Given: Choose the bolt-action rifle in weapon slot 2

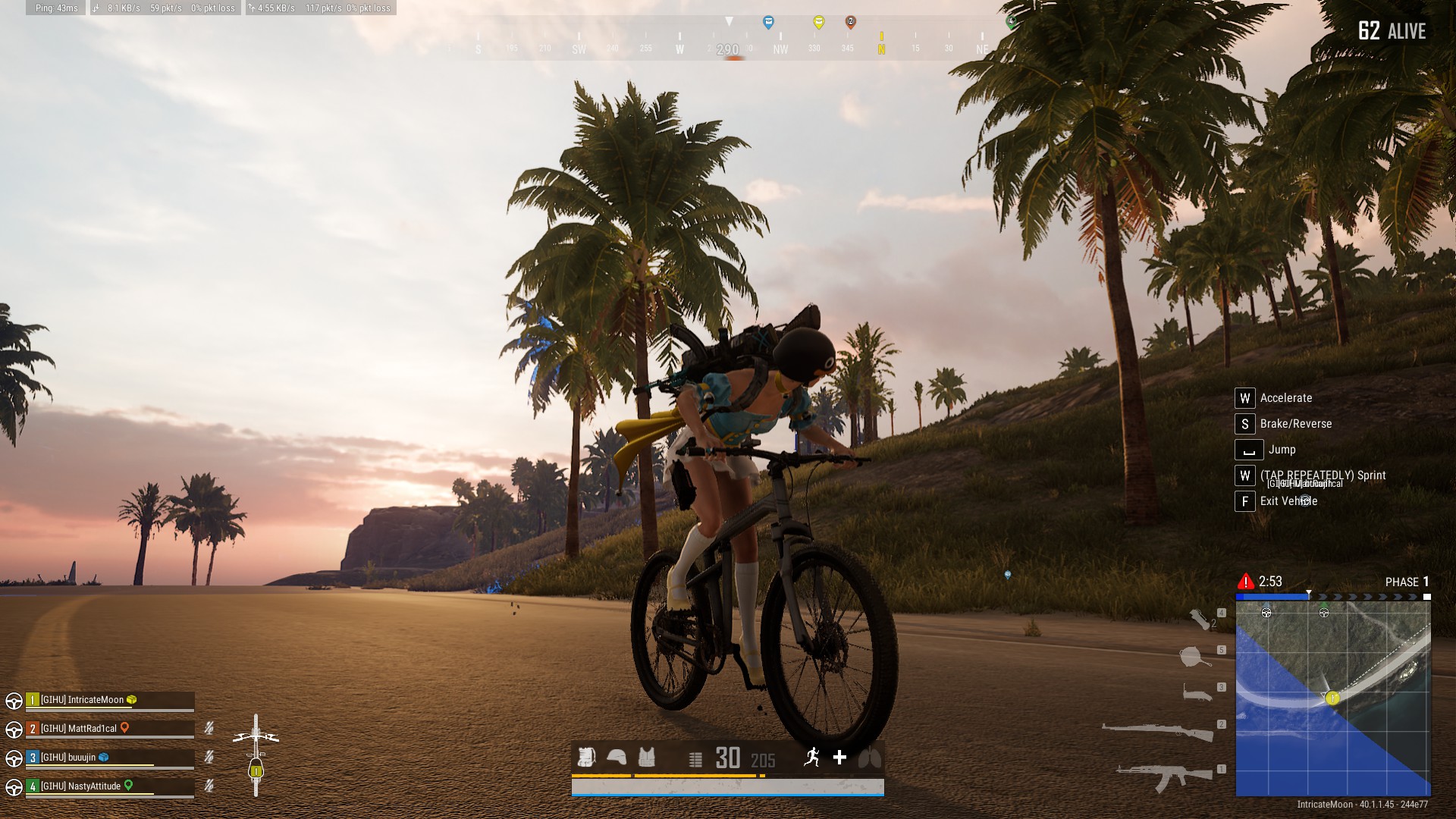Looking at the screenshot, I should [1157, 731].
